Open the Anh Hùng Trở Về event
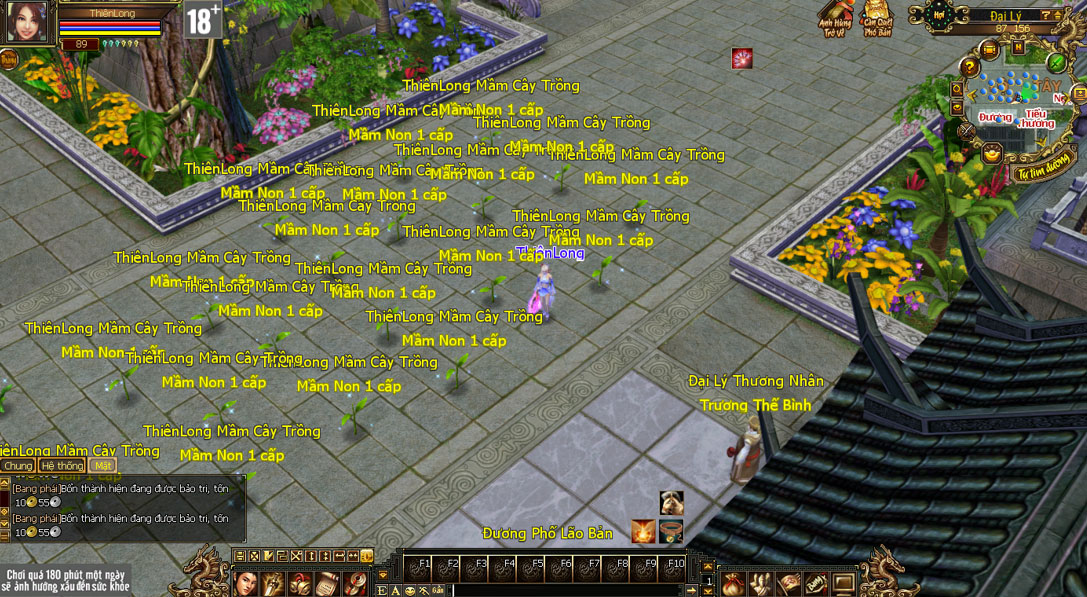 (834, 18)
